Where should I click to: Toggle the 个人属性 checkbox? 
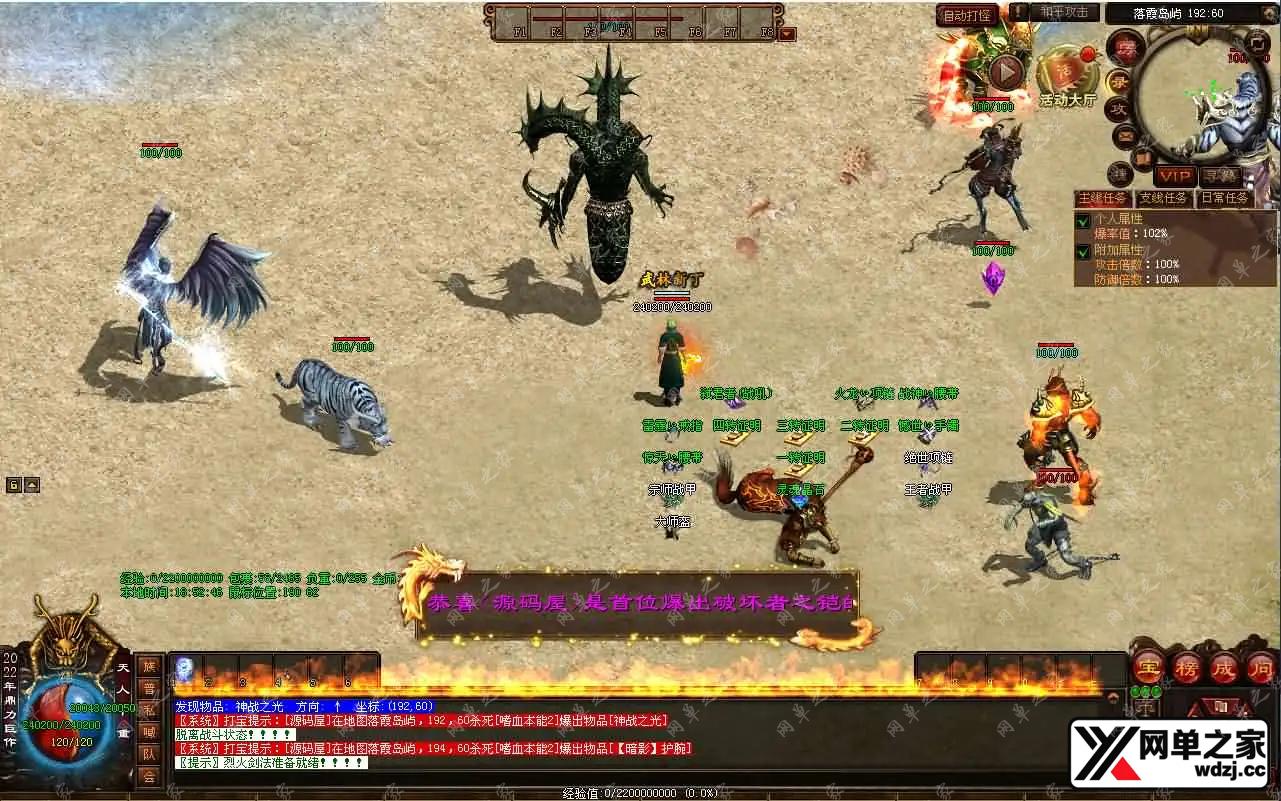(x=1083, y=220)
